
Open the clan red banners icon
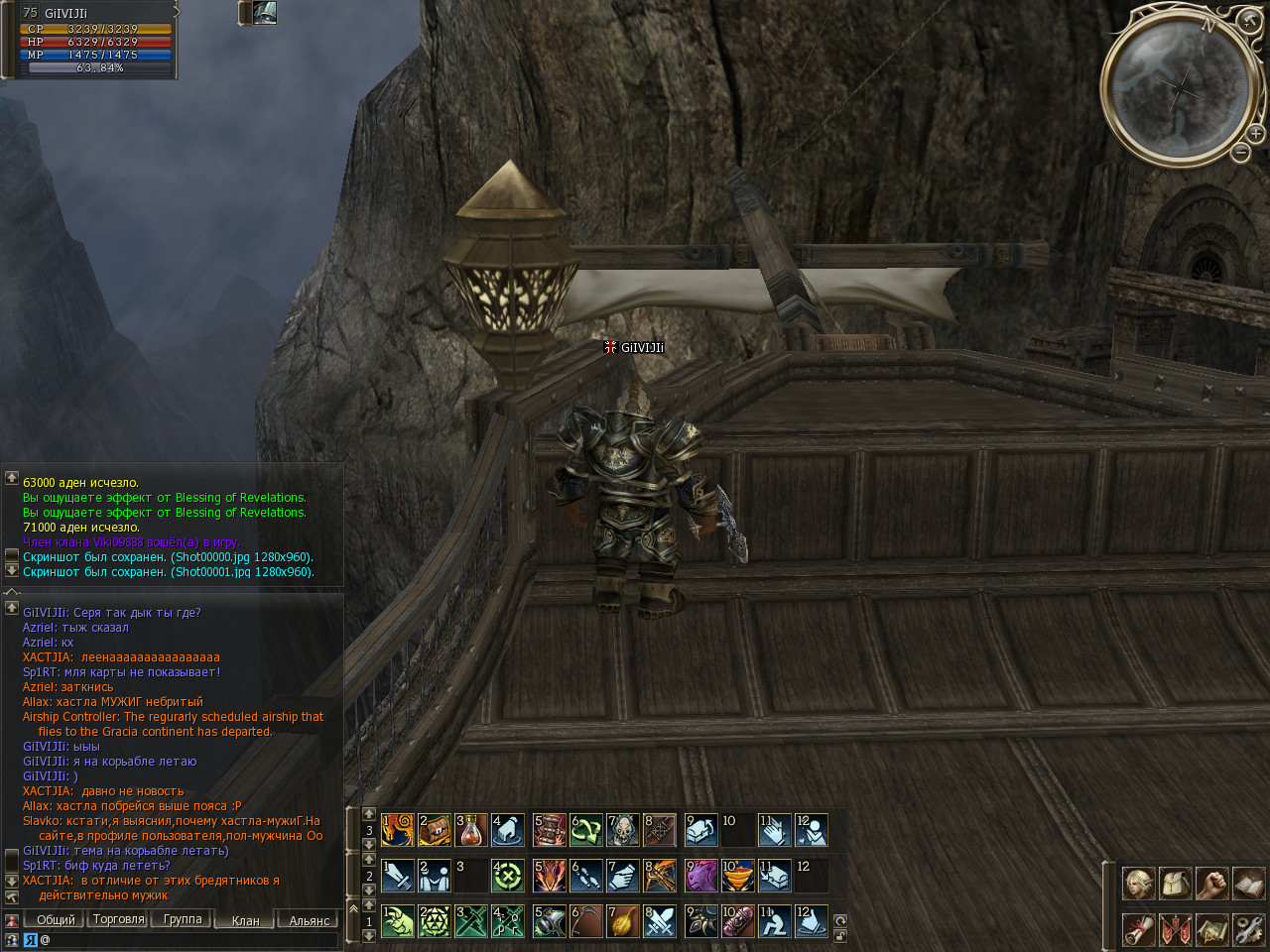coord(1175,929)
